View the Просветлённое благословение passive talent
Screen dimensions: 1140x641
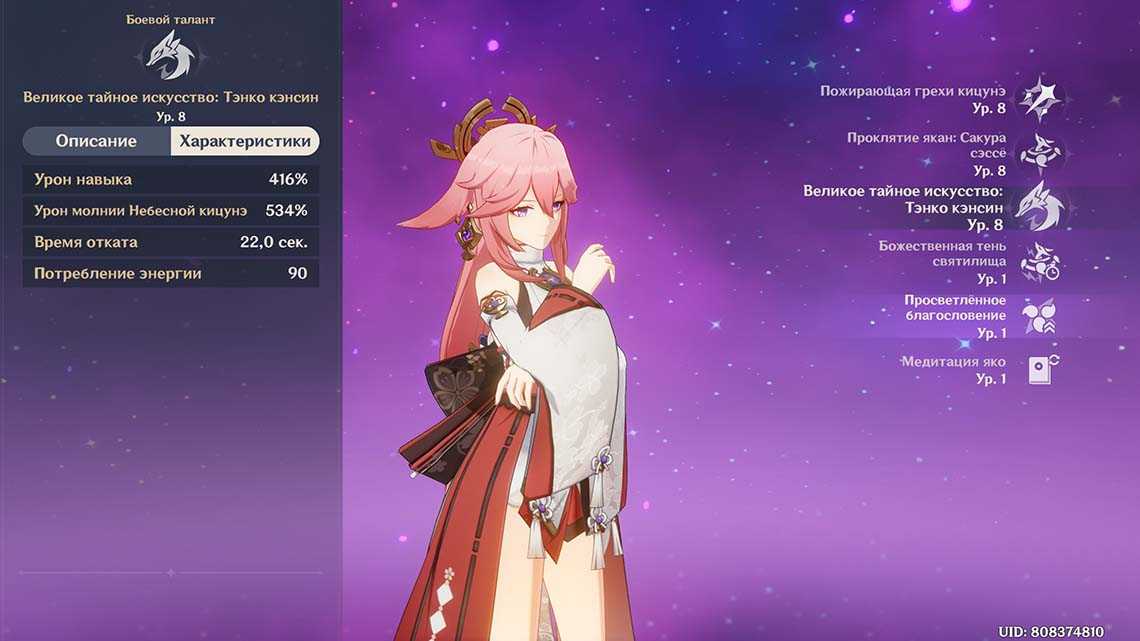(x=1039, y=317)
